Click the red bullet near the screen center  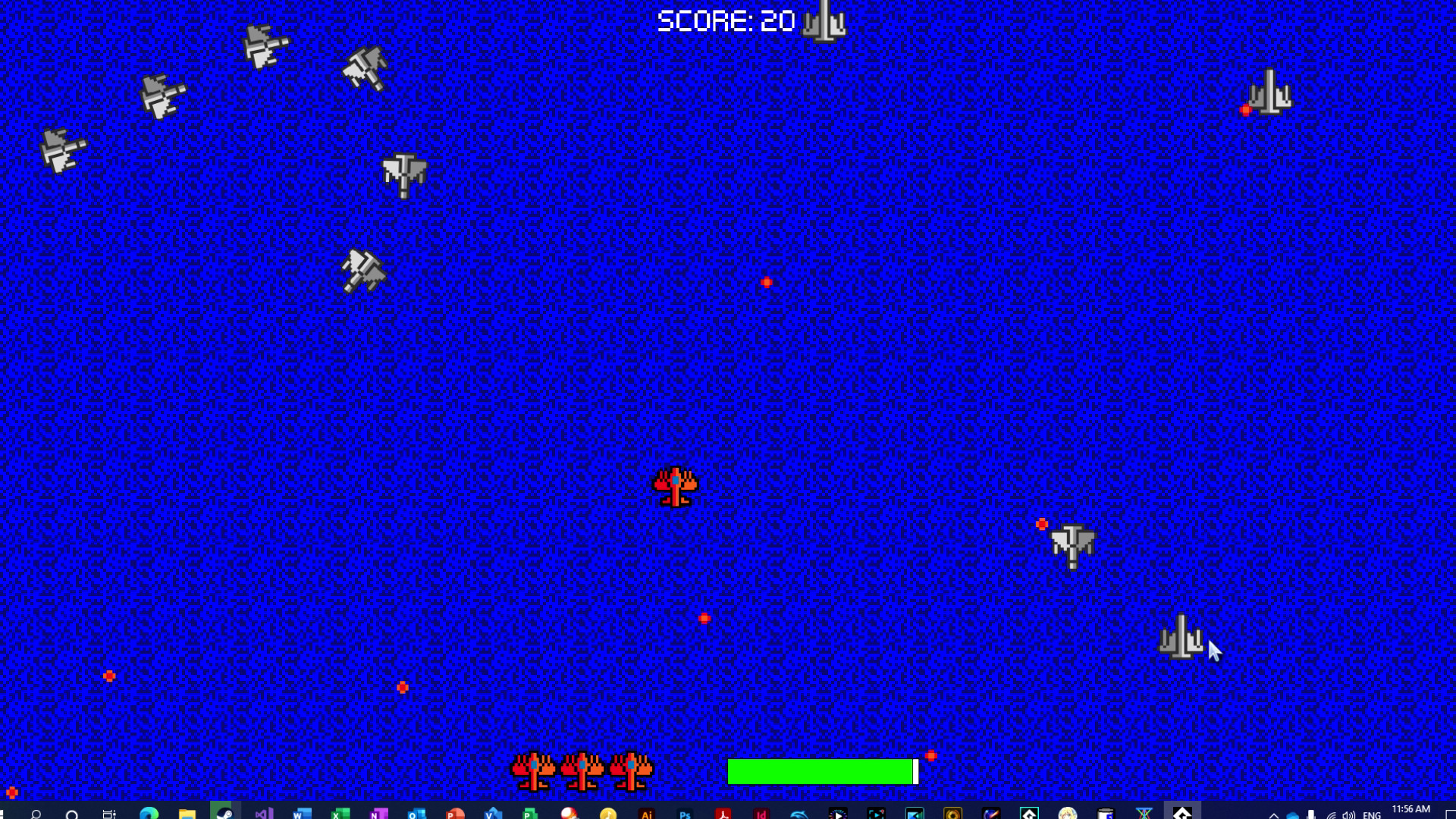pos(766,282)
